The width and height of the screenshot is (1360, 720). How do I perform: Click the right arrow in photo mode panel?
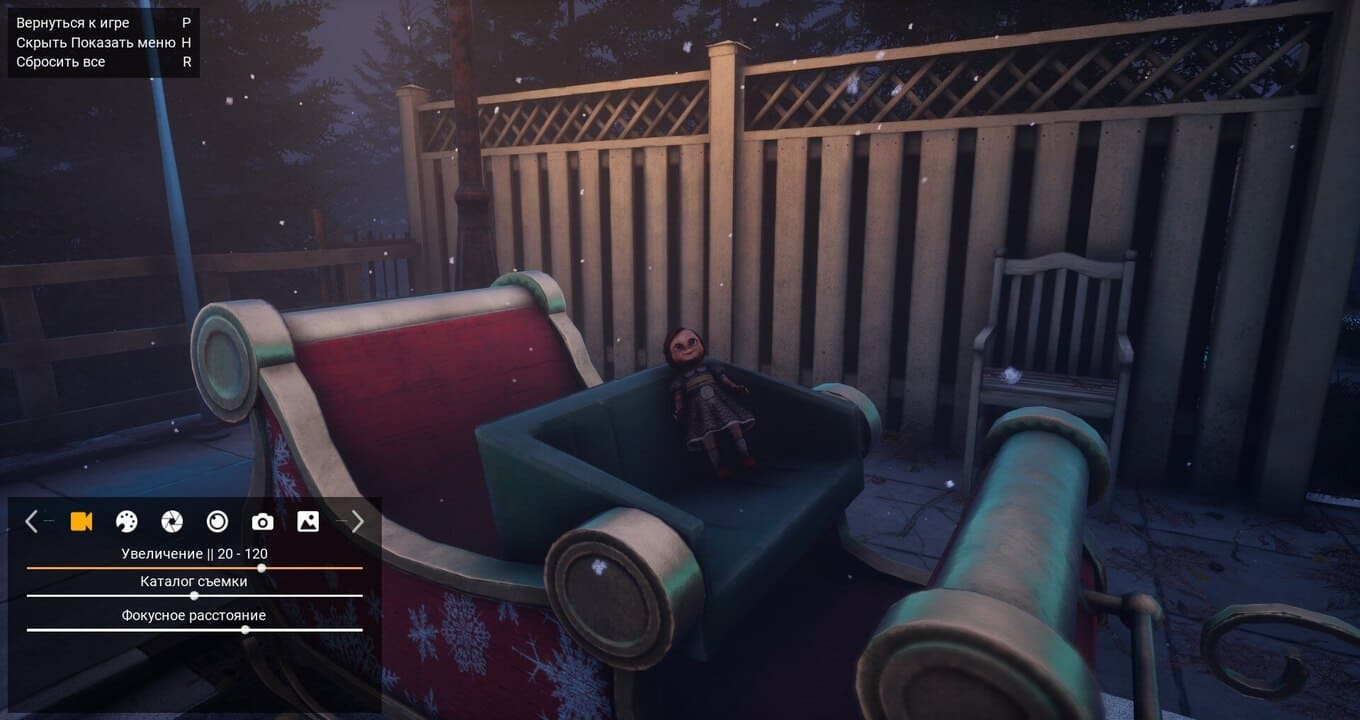357,521
